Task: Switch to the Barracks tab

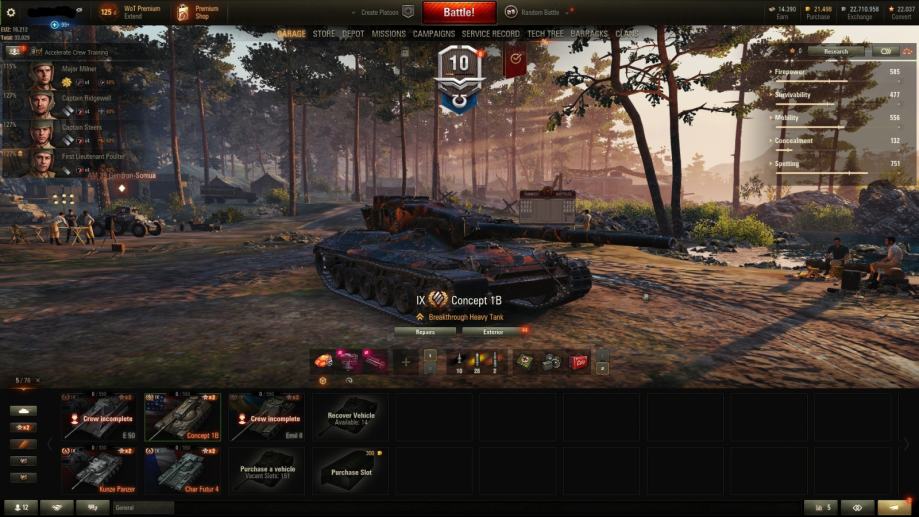Action: 589,34
